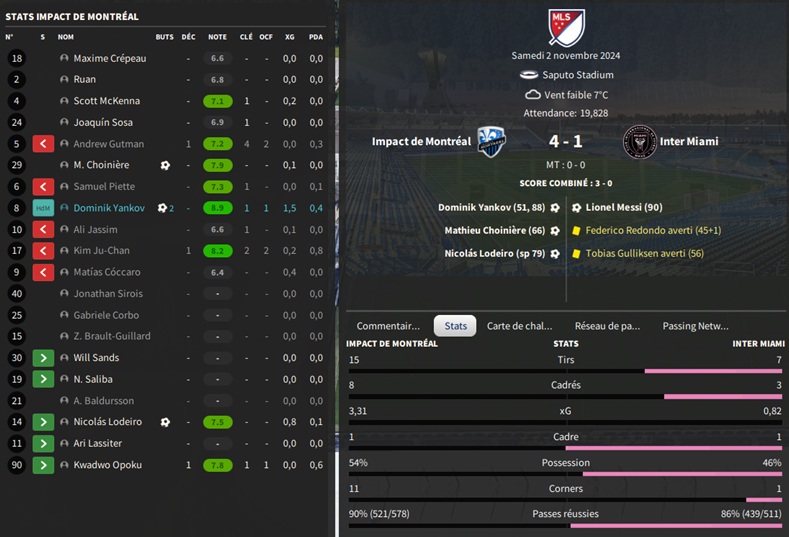This screenshot has width=789, height=537.
Task: Select Andrew Gutman in the list
Action: tap(108, 144)
